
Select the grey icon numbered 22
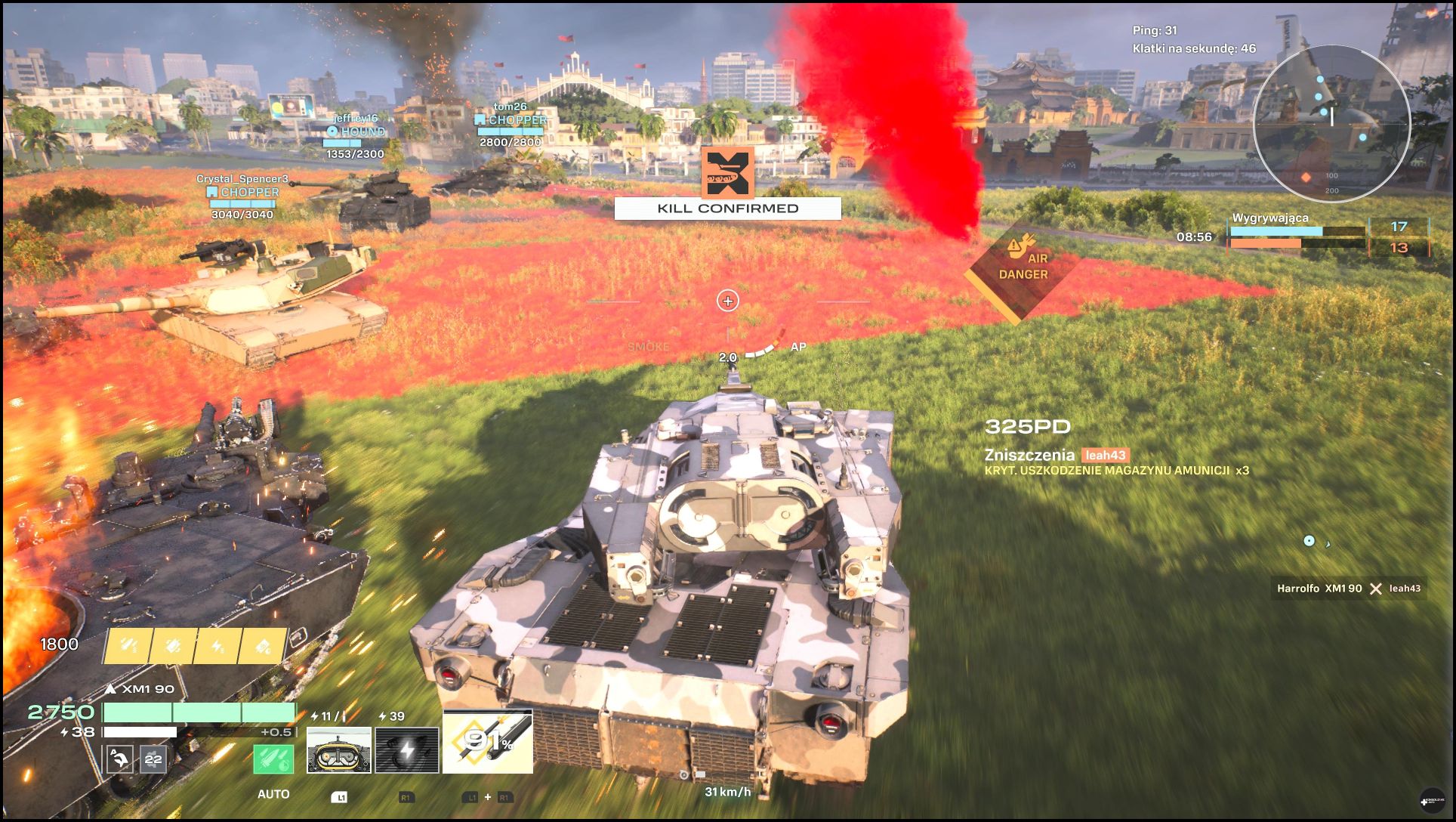pos(153,759)
